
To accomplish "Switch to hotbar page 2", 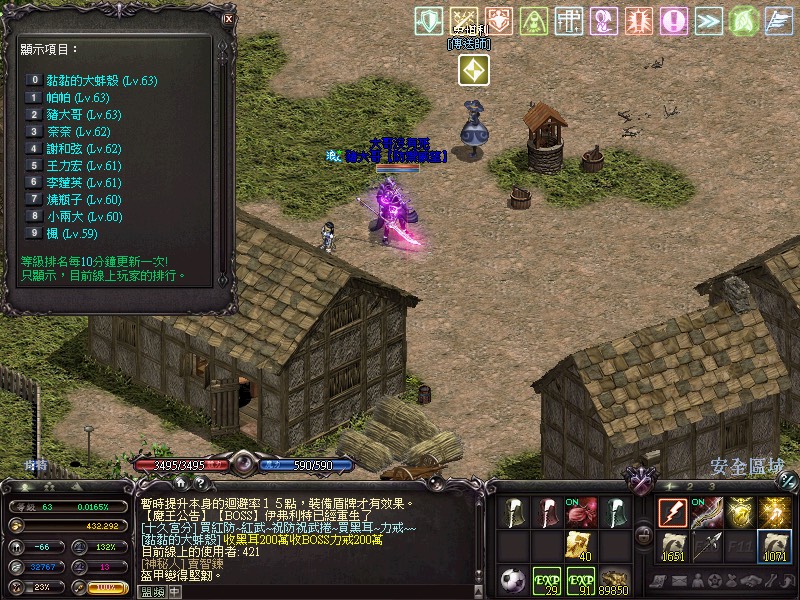I will 691,486.
